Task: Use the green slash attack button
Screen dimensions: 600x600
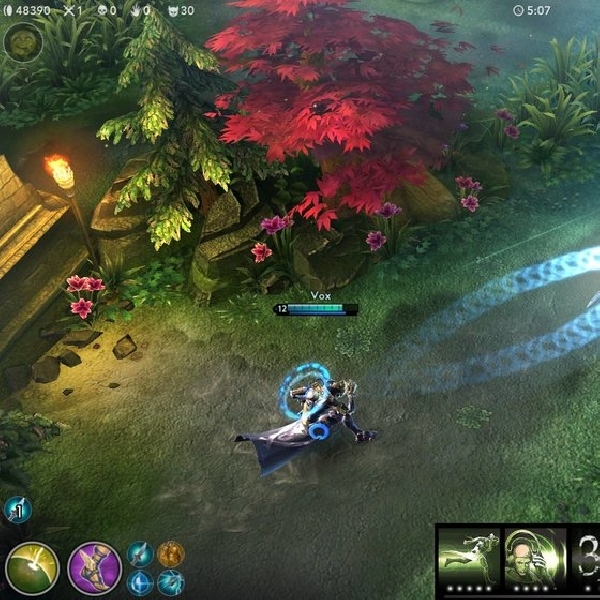Action: pos(32,567)
